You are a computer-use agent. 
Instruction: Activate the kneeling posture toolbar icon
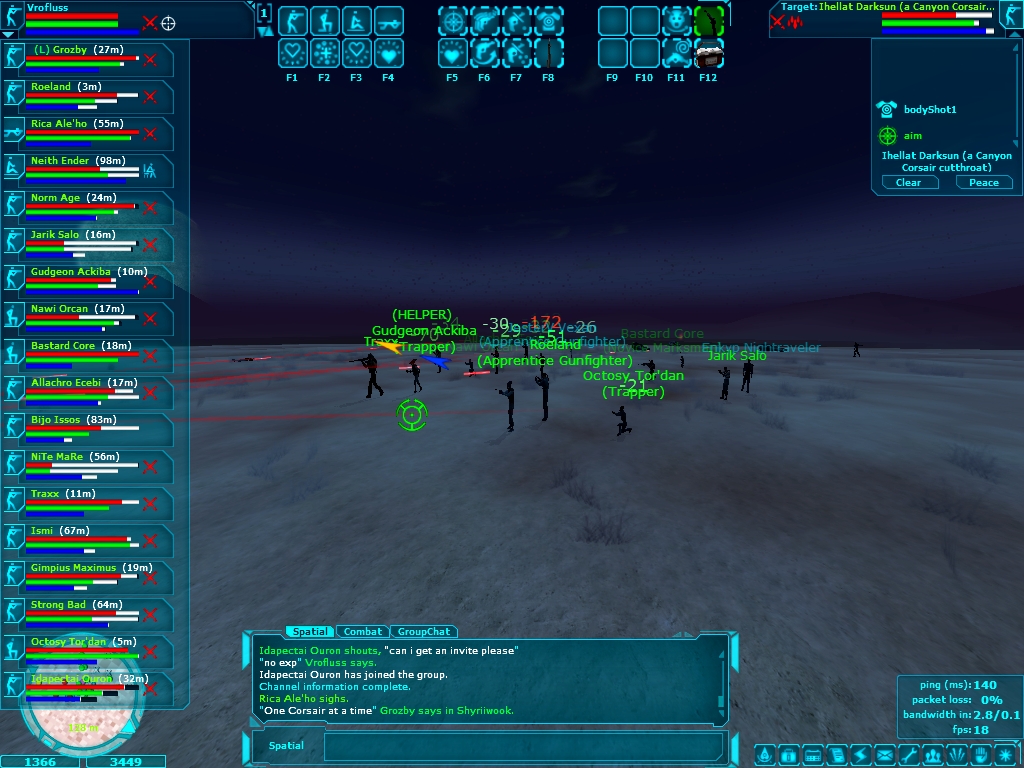pos(324,21)
